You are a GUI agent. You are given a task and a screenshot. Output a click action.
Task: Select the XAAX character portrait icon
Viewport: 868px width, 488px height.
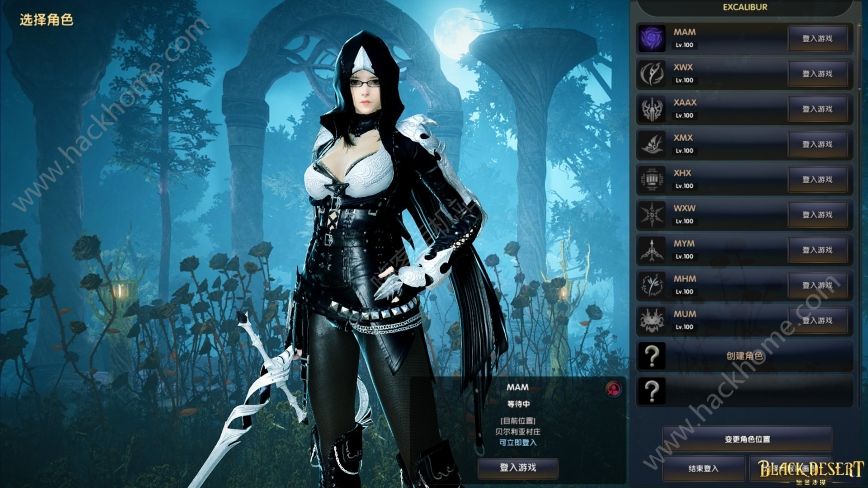tap(652, 108)
